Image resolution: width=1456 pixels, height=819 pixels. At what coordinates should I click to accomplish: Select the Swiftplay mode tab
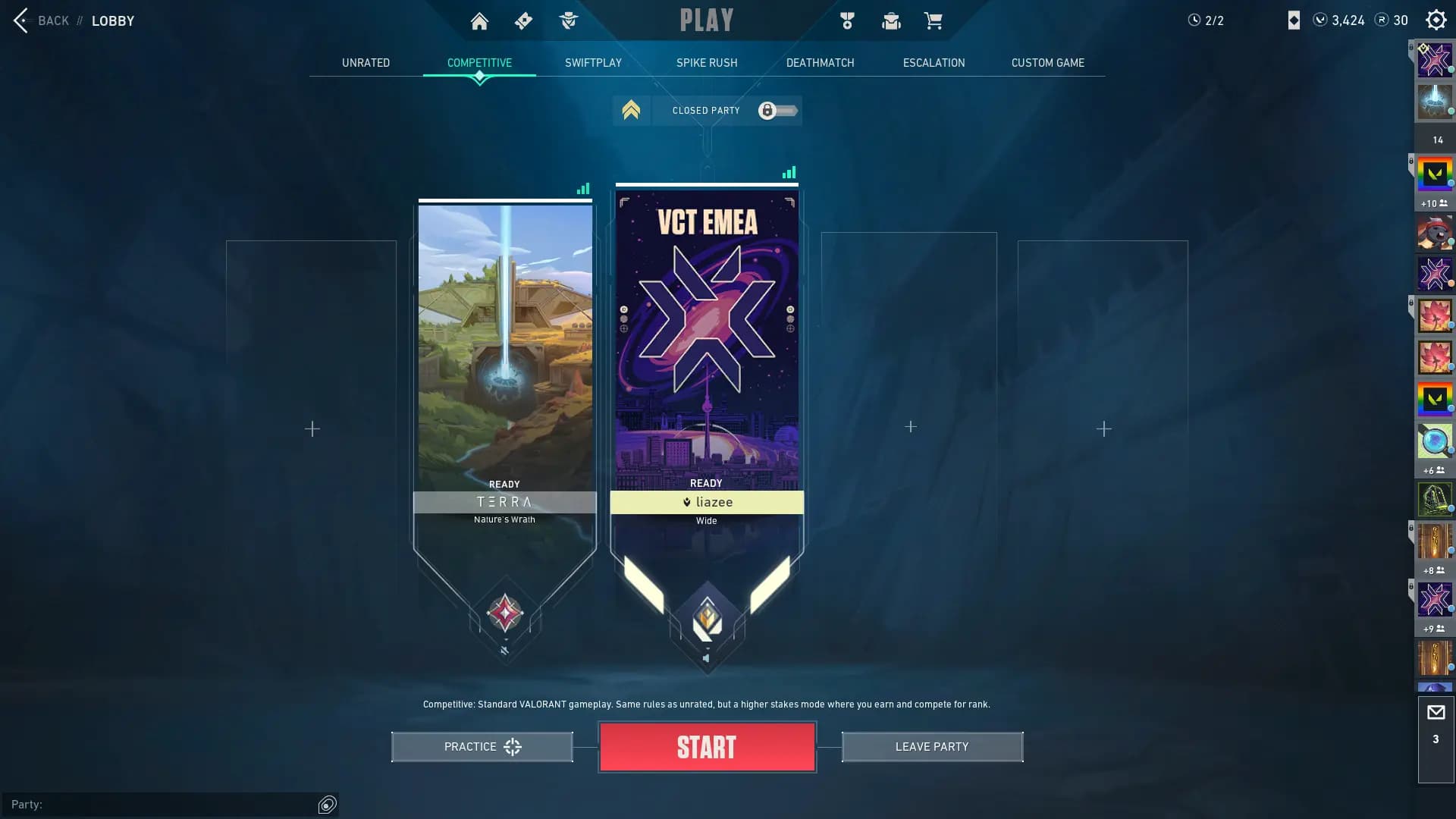tap(593, 63)
